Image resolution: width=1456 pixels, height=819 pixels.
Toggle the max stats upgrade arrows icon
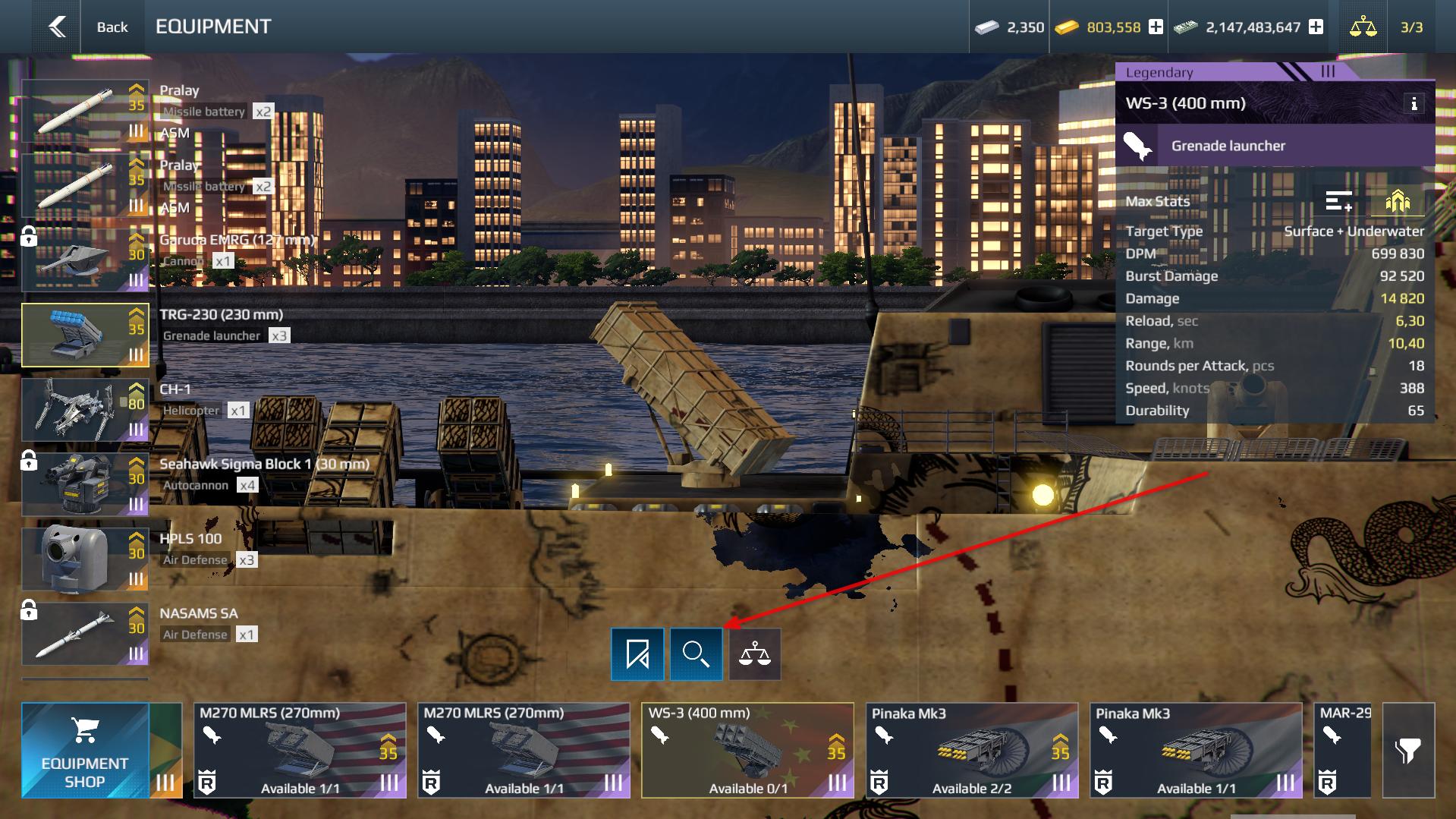[1398, 201]
